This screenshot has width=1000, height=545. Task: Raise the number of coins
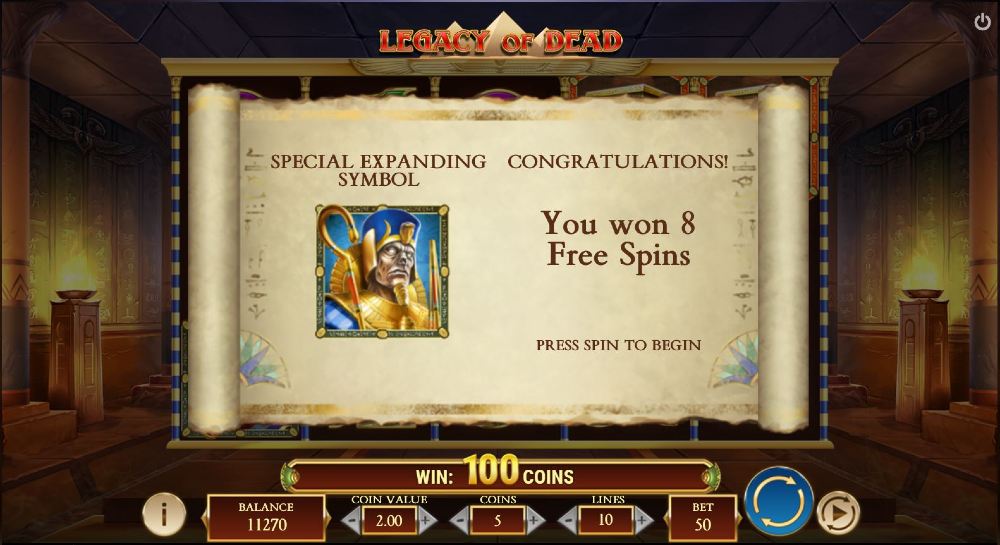tap(535, 520)
